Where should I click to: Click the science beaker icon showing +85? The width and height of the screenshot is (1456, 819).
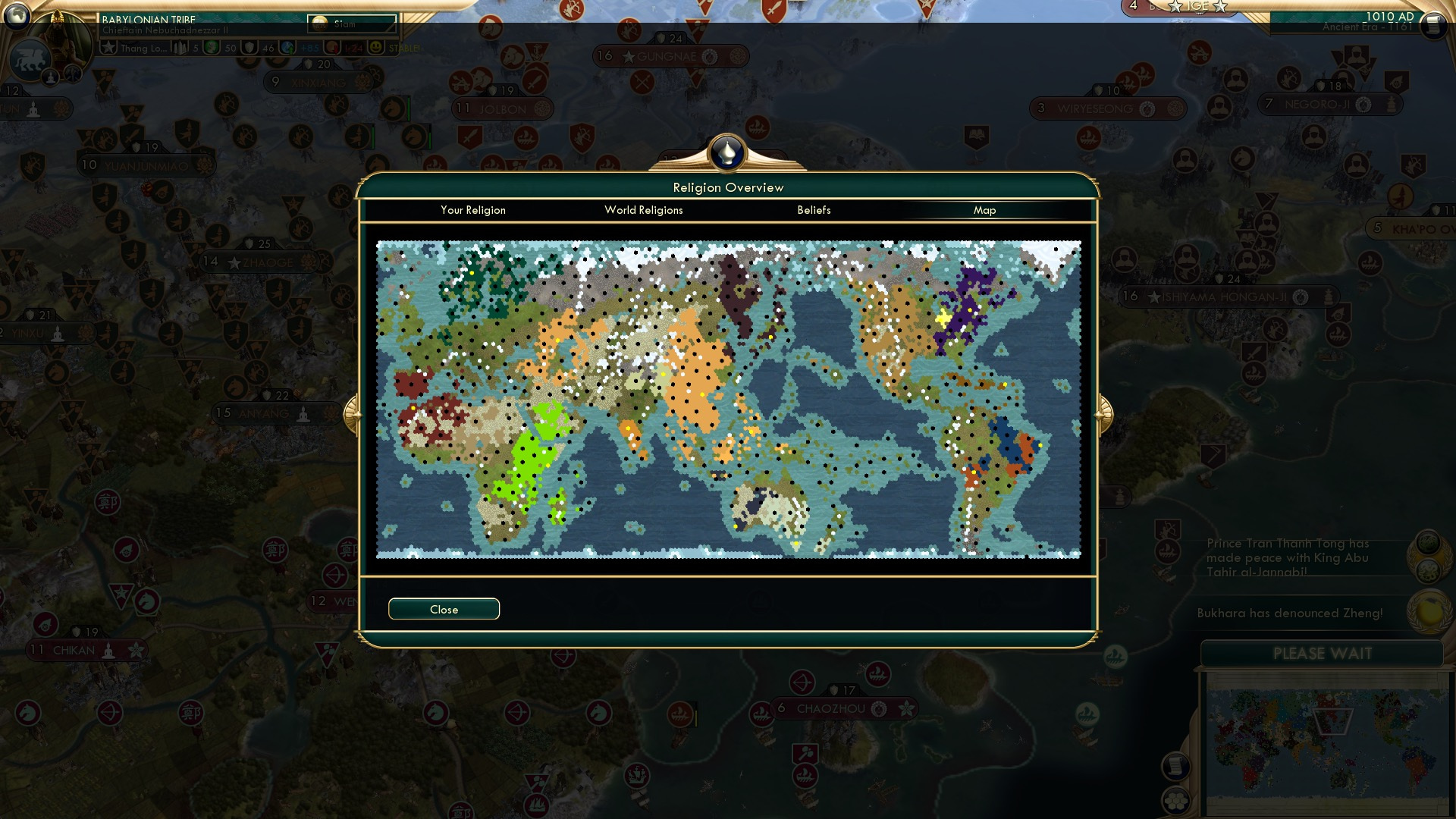tap(288, 49)
